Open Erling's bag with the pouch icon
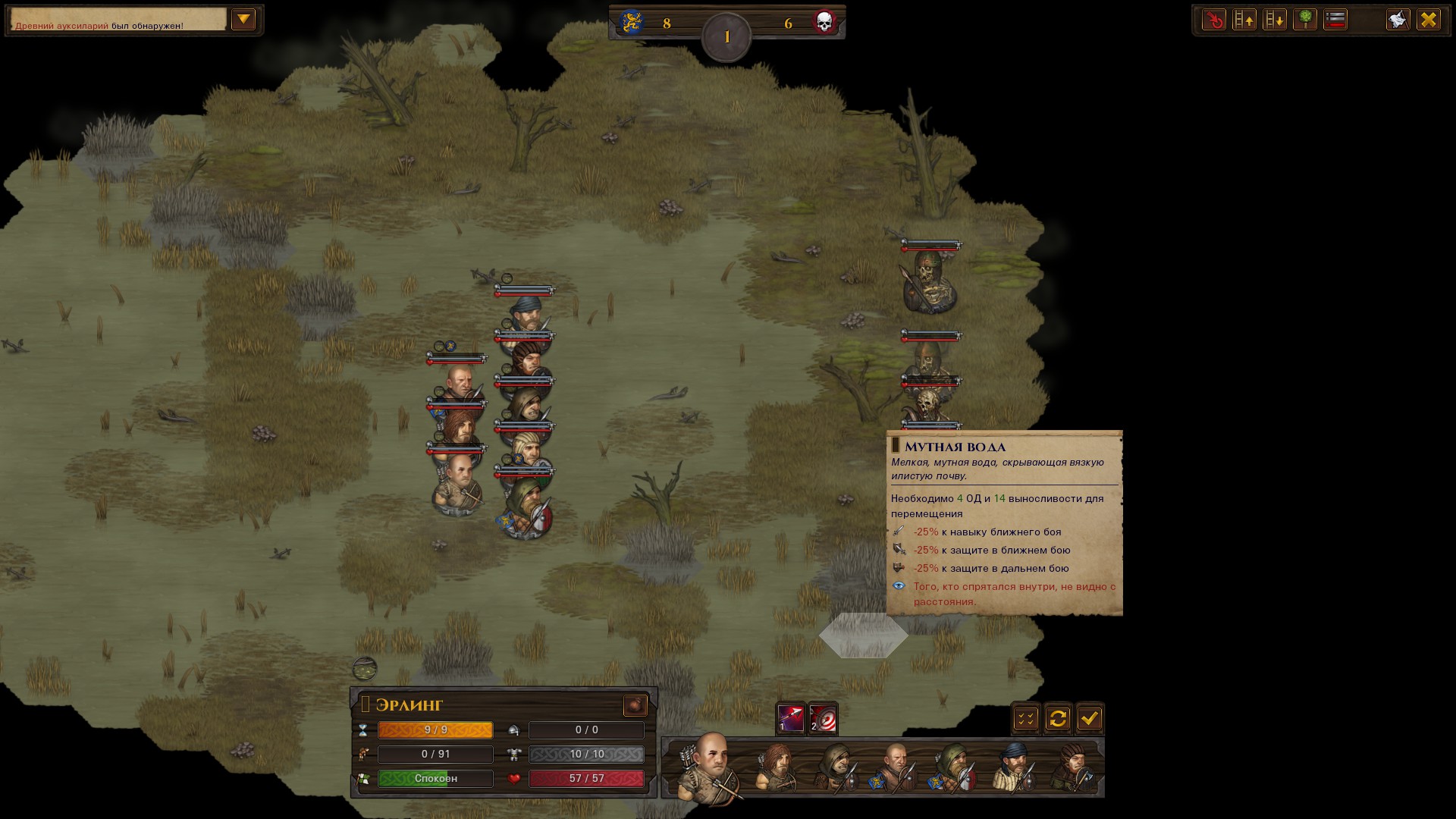 (635, 705)
